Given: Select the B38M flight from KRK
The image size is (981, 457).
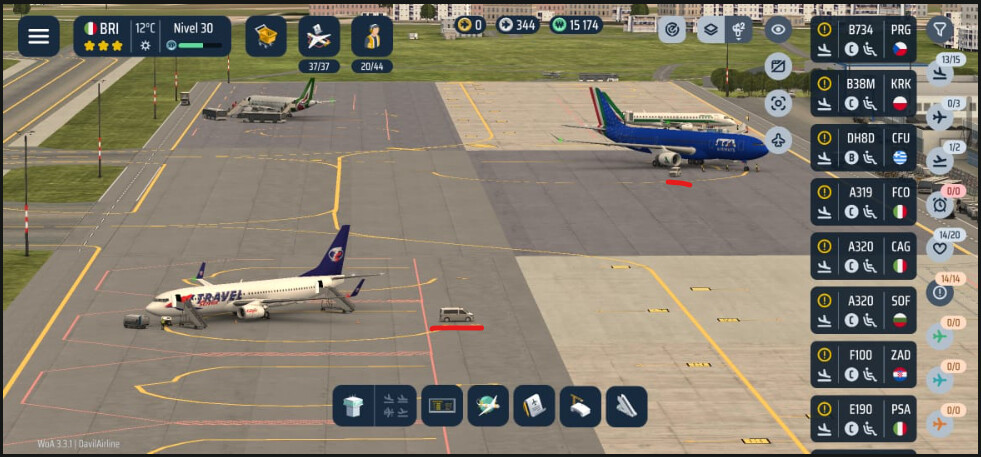Looking at the screenshot, I should [x=863, y=93].
